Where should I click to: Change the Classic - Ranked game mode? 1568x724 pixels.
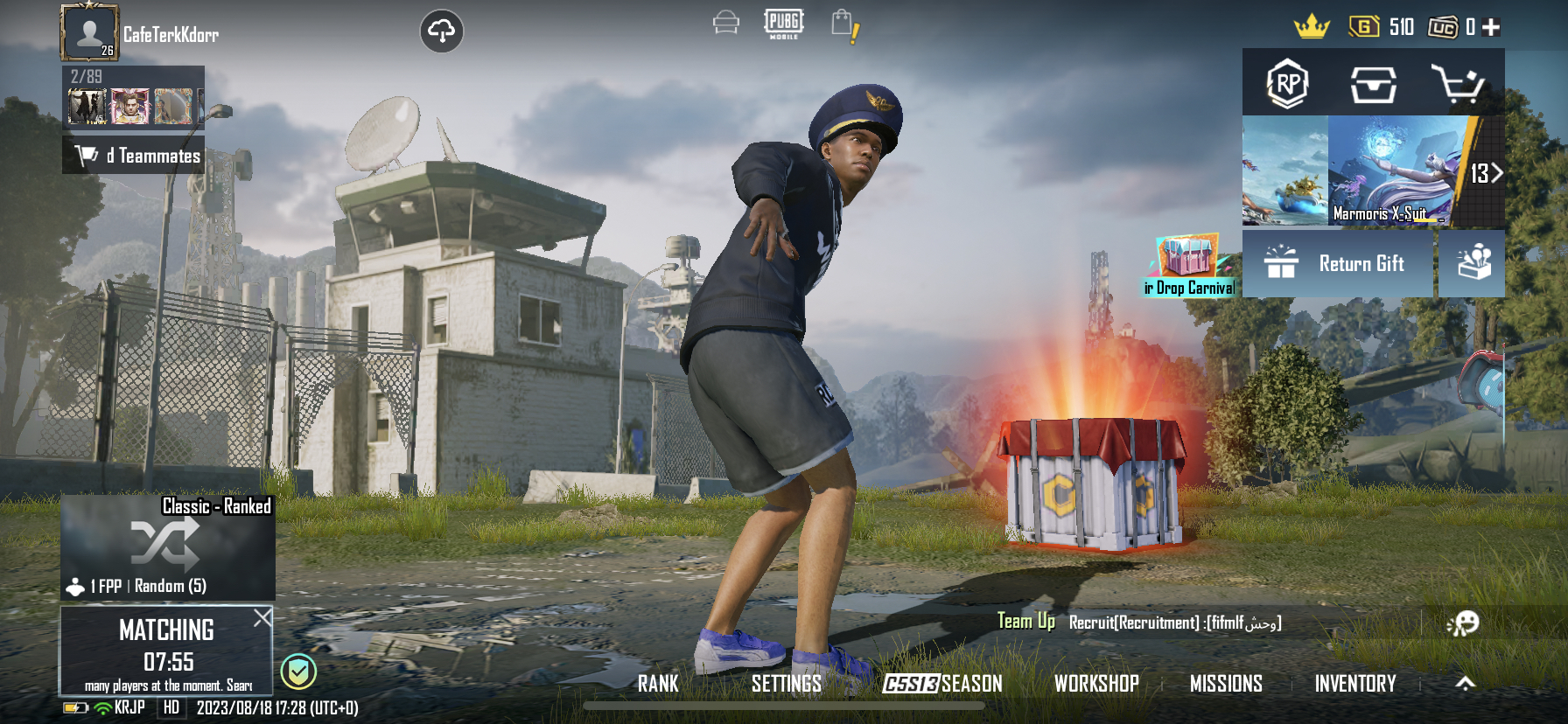(168, 547)
